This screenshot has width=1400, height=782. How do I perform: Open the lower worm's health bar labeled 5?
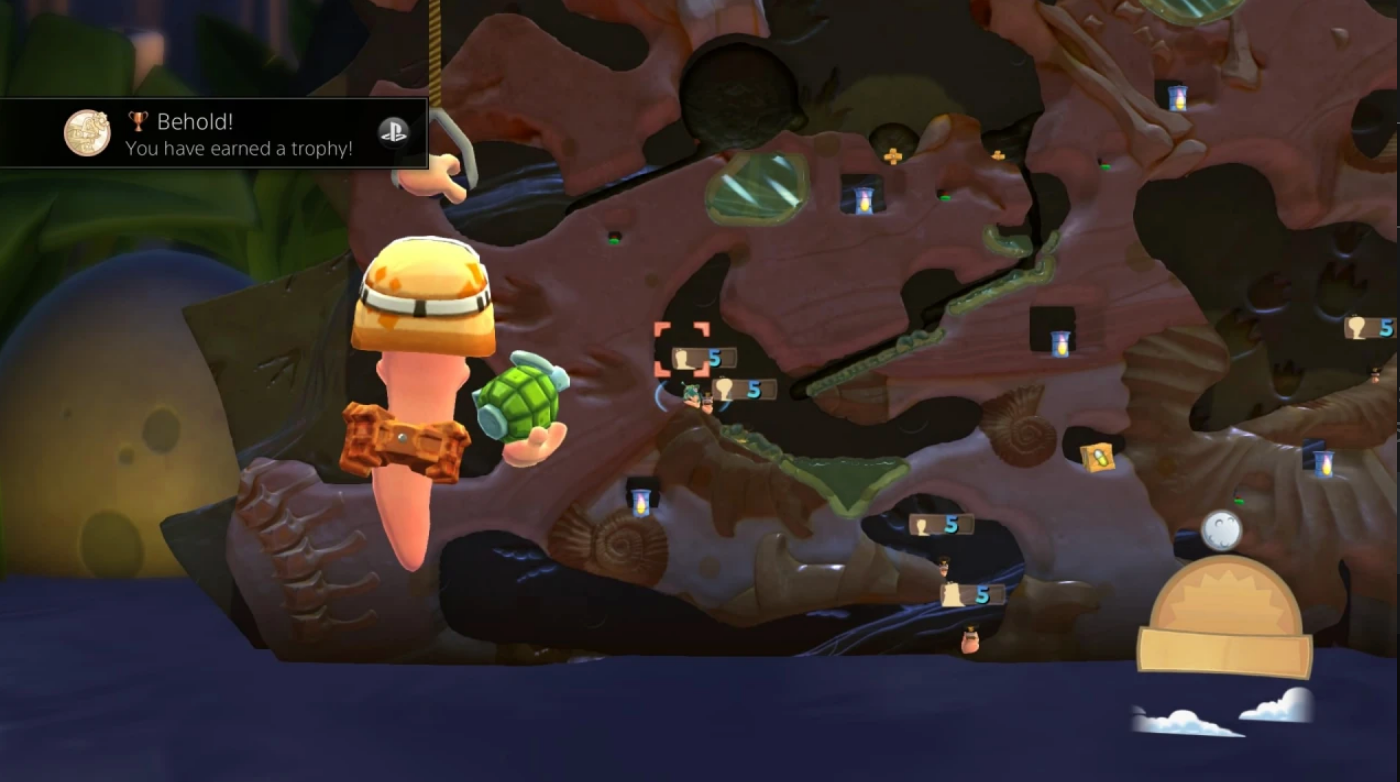point(971,593)
